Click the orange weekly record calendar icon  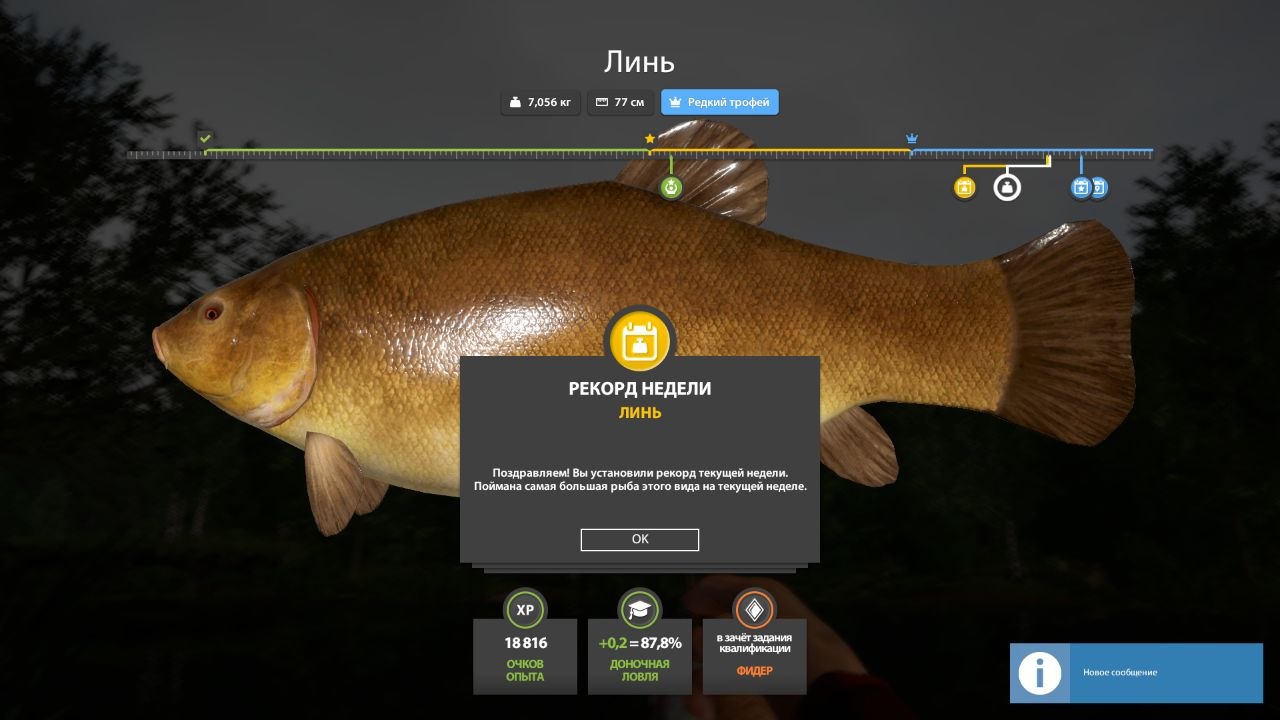[639, 340]
